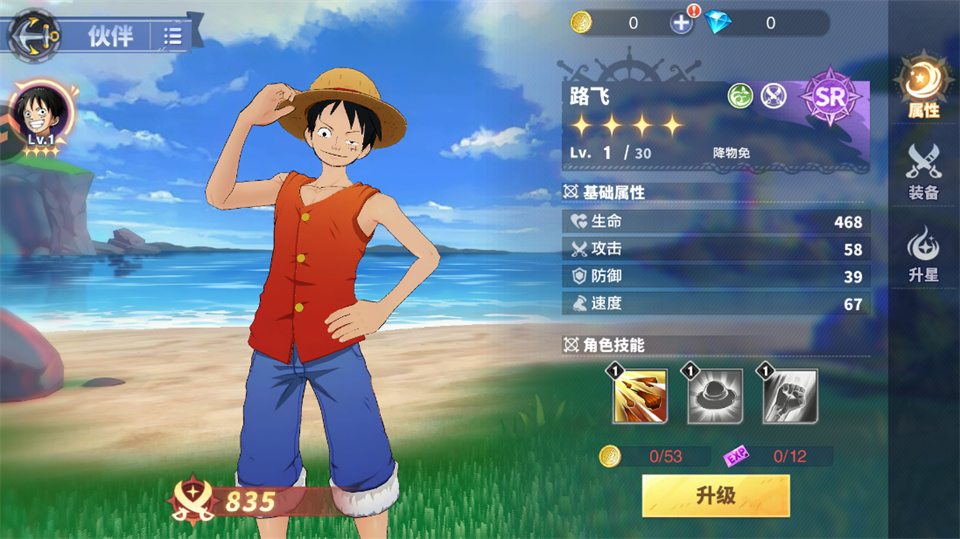Viewport: 960px width, 539px height.
Task: Tap the blue diamond currency icon
Action: (x=715, y=23)
